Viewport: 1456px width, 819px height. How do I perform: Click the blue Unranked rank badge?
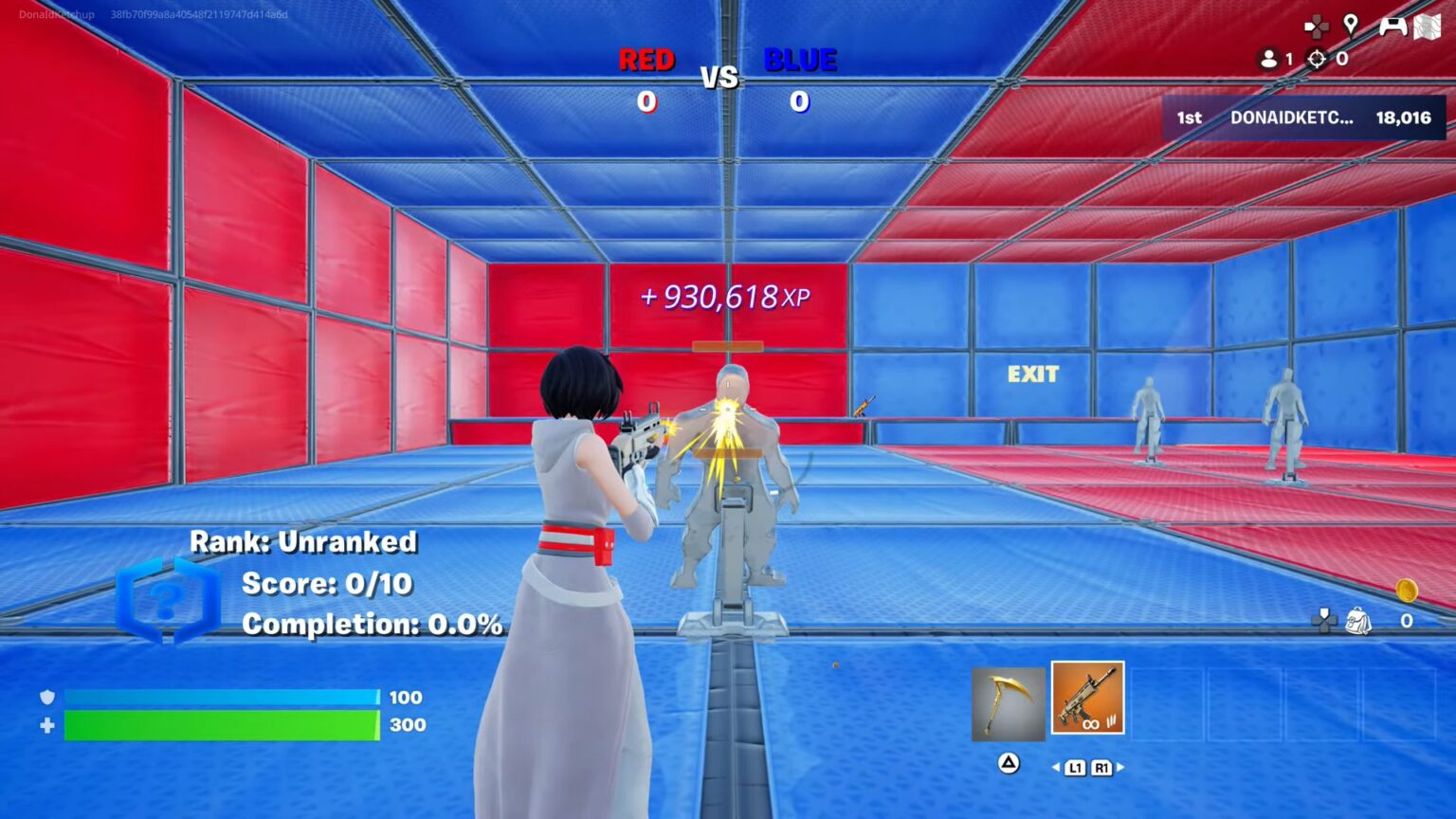point(168,600)
